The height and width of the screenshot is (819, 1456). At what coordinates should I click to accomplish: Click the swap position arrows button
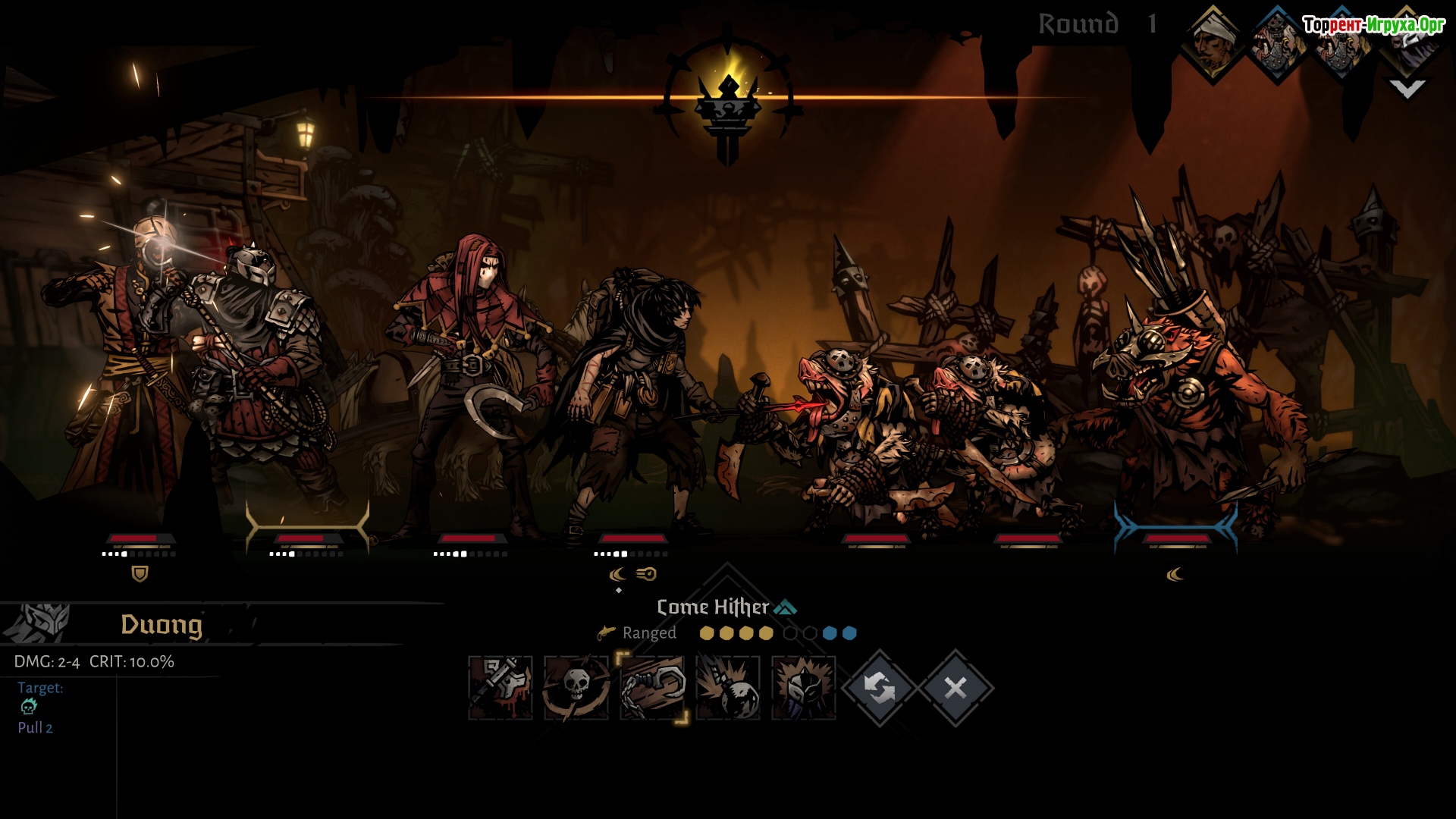coord(880,688)
